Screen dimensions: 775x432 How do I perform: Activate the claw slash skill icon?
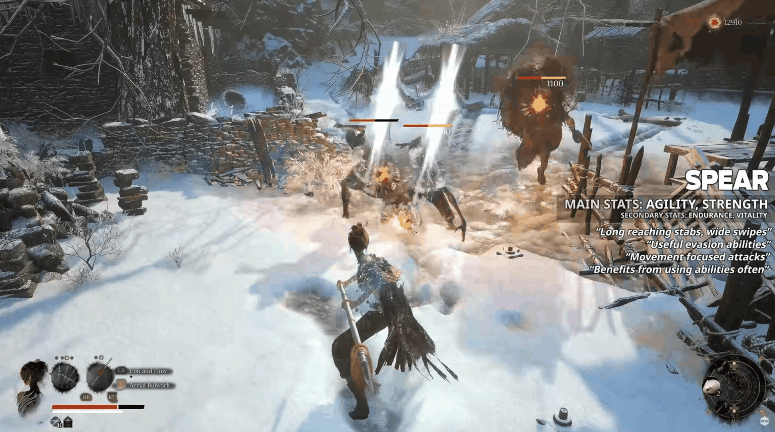65,377
